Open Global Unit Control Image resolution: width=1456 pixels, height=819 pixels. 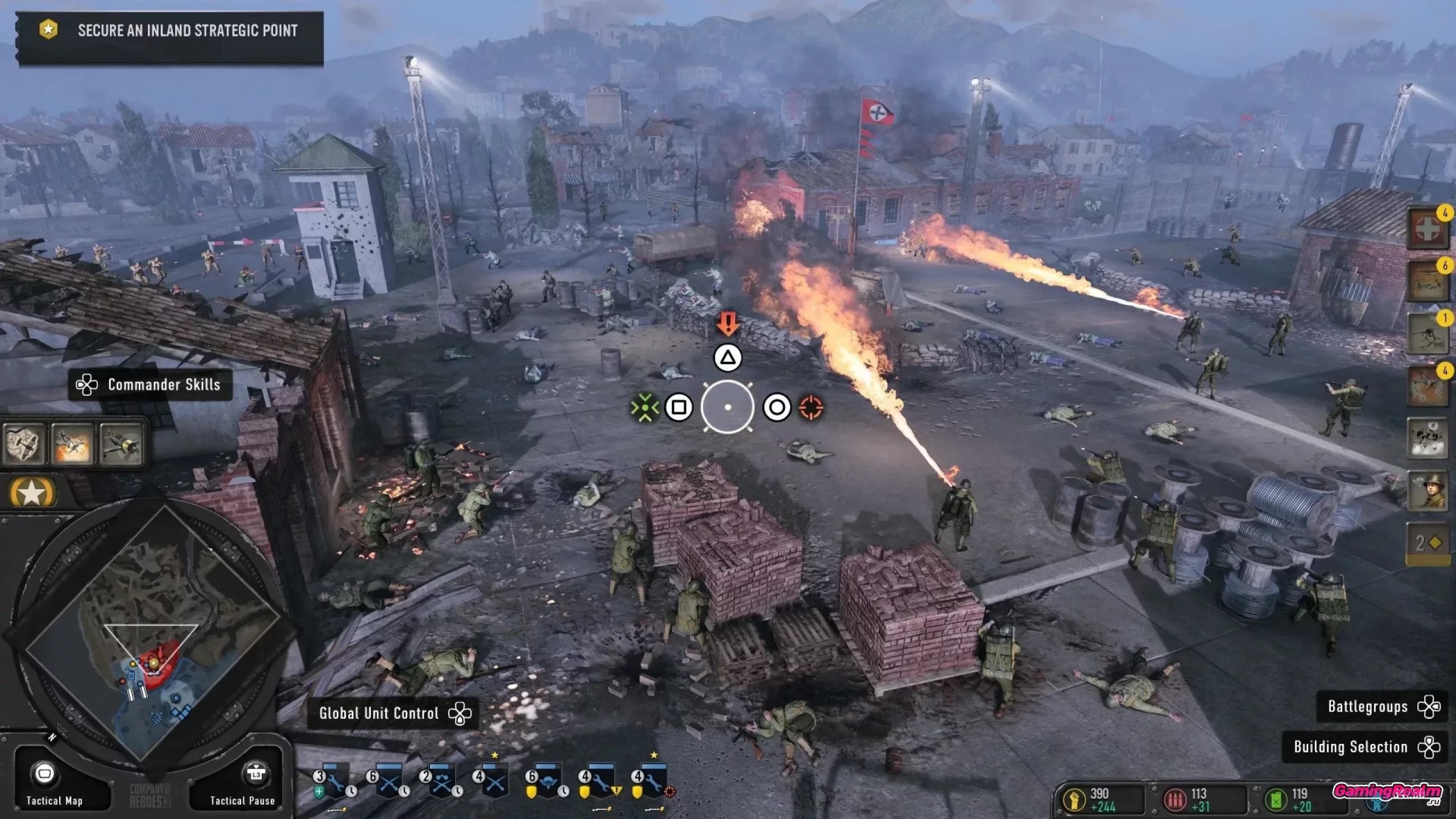pos(392,713)
